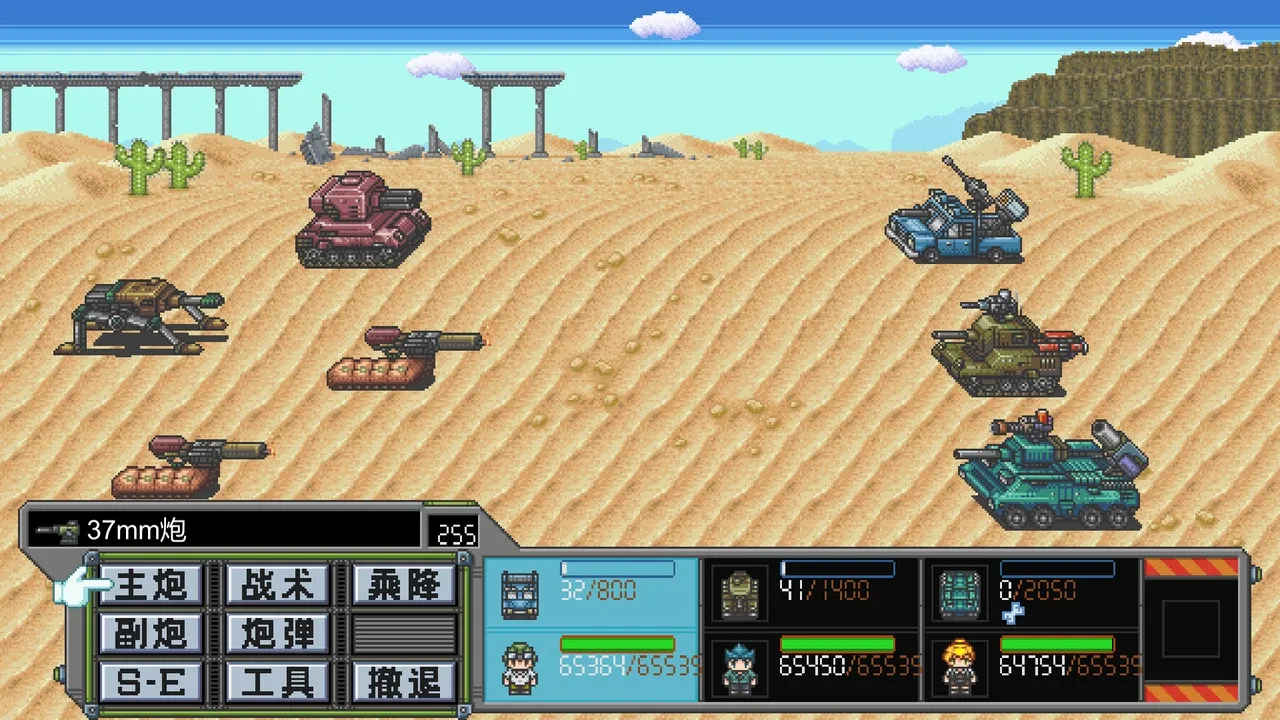Select the 副炮 secondary gun command
1280x720 pixels.
pyautogui.click(x=151, y=633)
